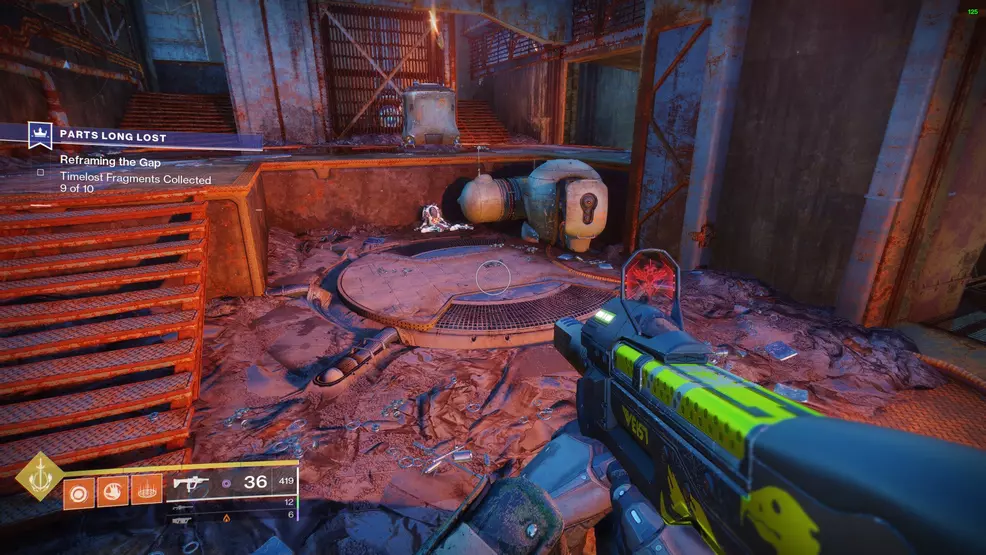Click the crown quest banner icon
Screen dimensions: 986x555
coord(42,134)
